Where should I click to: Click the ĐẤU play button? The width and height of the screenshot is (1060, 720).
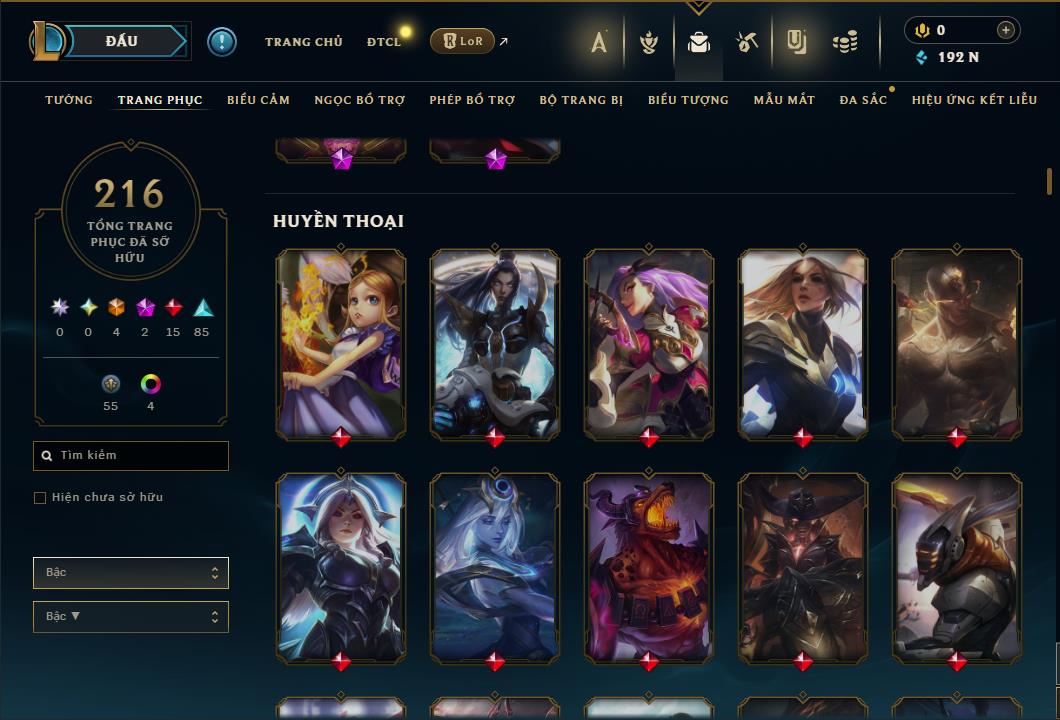(x=122, y=42)
